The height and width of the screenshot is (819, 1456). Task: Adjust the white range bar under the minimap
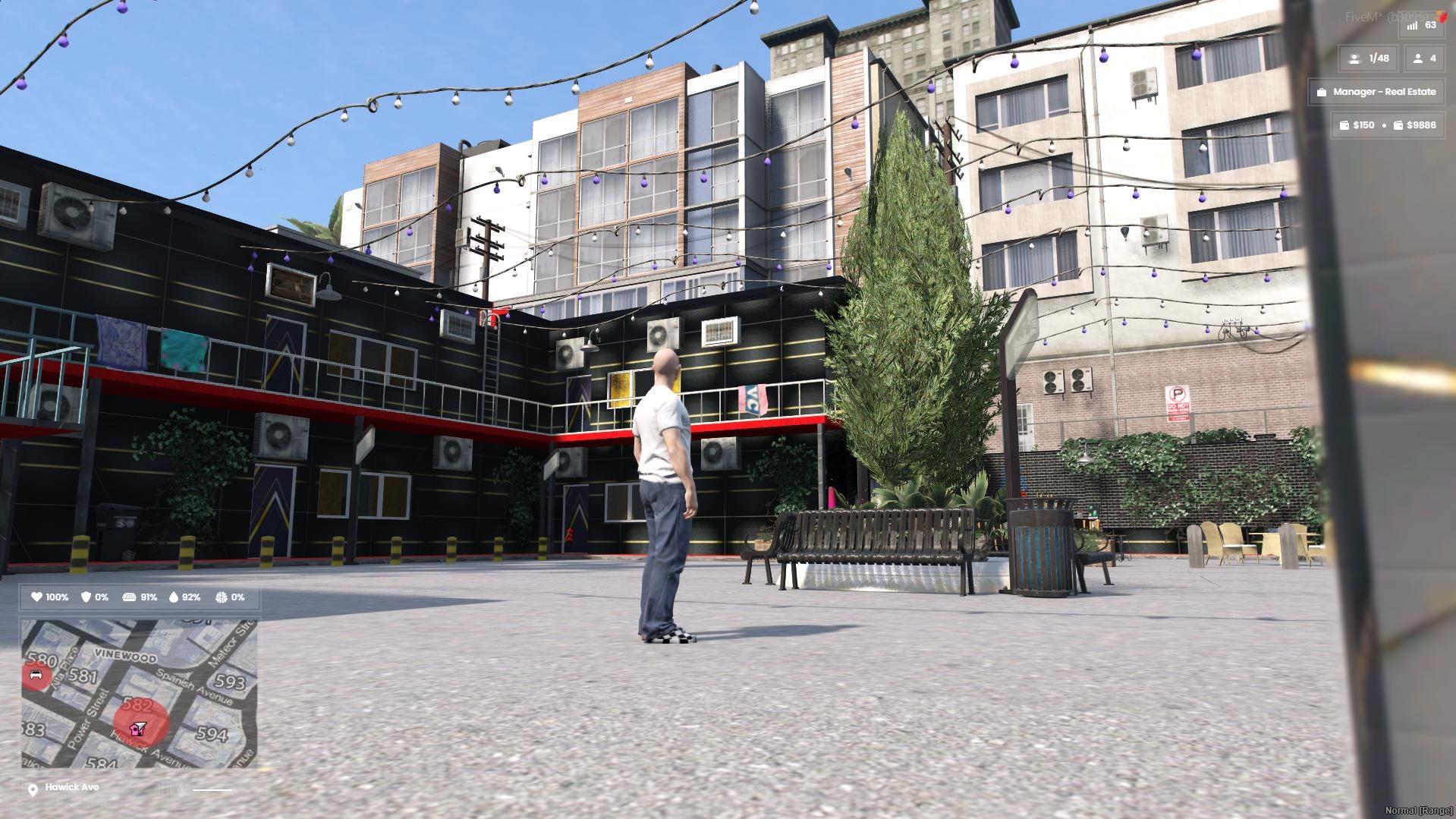(212, 790)
